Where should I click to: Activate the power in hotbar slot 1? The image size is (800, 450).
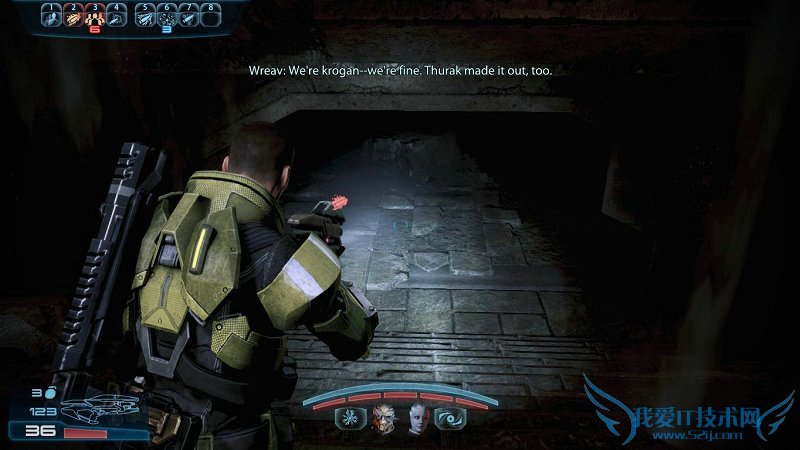(x=51, y=15)
